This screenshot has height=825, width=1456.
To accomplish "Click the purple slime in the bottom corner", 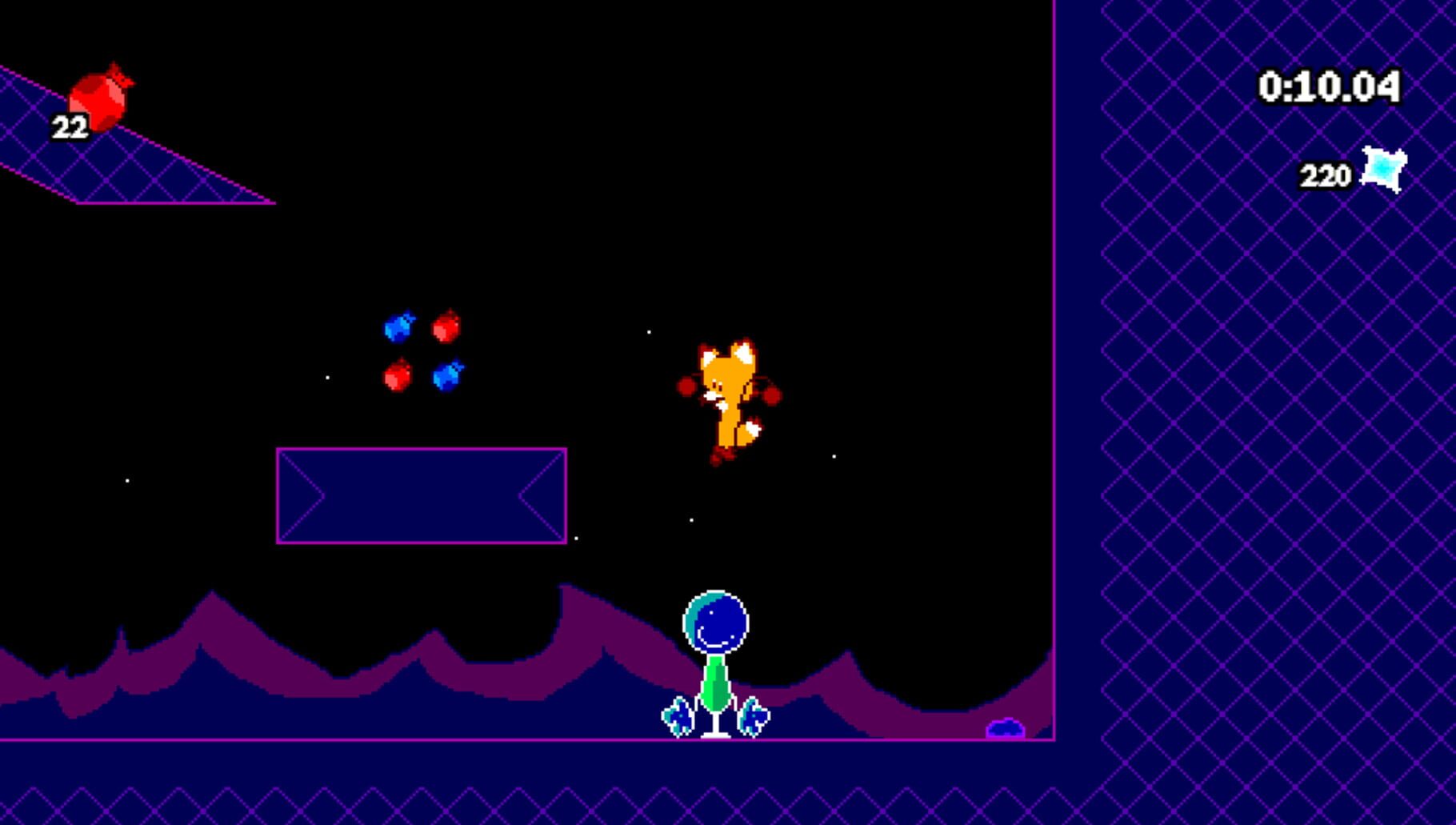I will (1006, 729).
